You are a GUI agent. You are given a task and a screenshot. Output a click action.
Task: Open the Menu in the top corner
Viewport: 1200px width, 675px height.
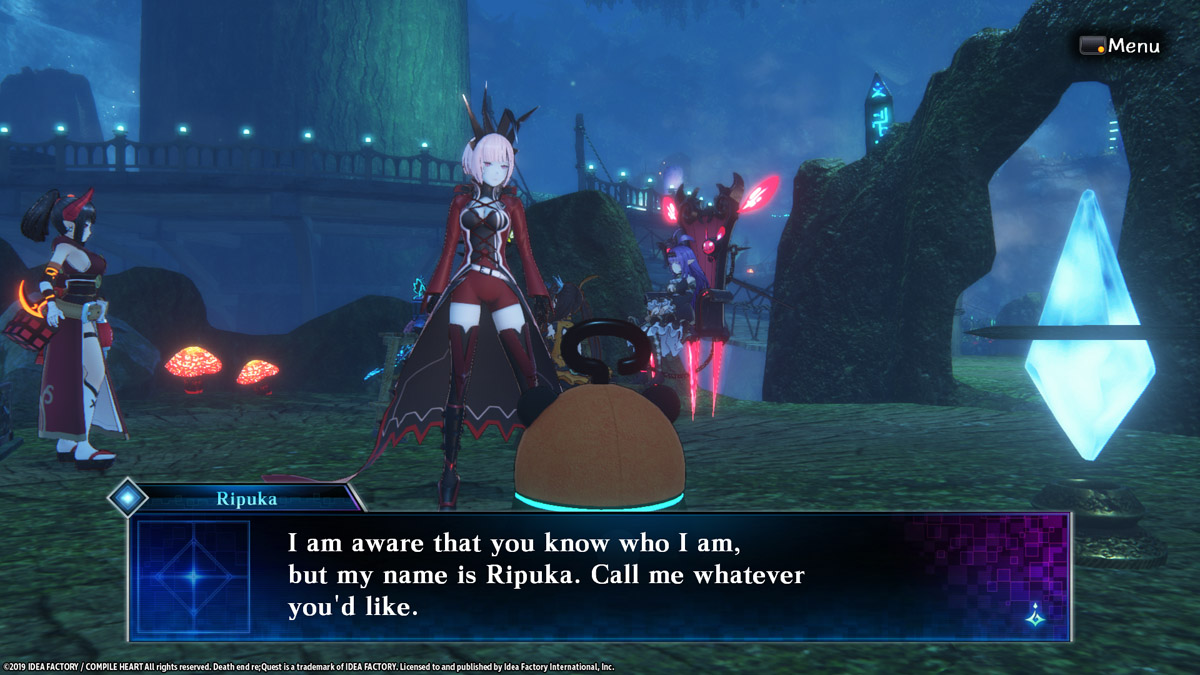coord(1120,46)
